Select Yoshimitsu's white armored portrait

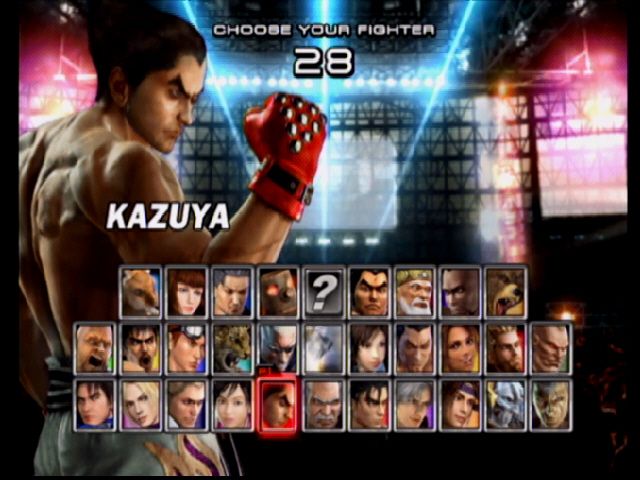coord(506,404)
